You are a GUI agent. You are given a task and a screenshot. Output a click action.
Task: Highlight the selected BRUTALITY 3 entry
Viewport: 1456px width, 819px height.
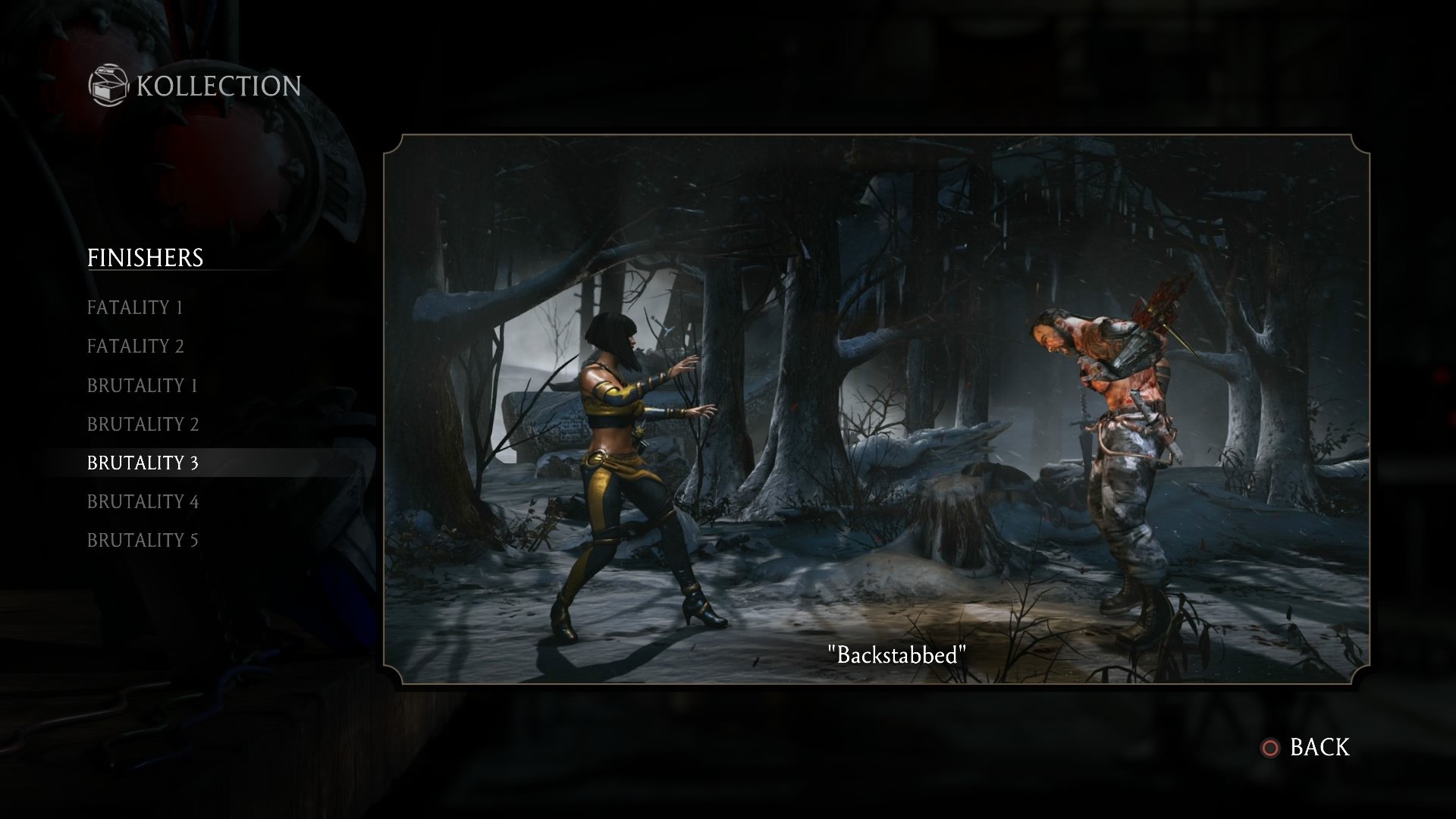click(x=143, y=463)
